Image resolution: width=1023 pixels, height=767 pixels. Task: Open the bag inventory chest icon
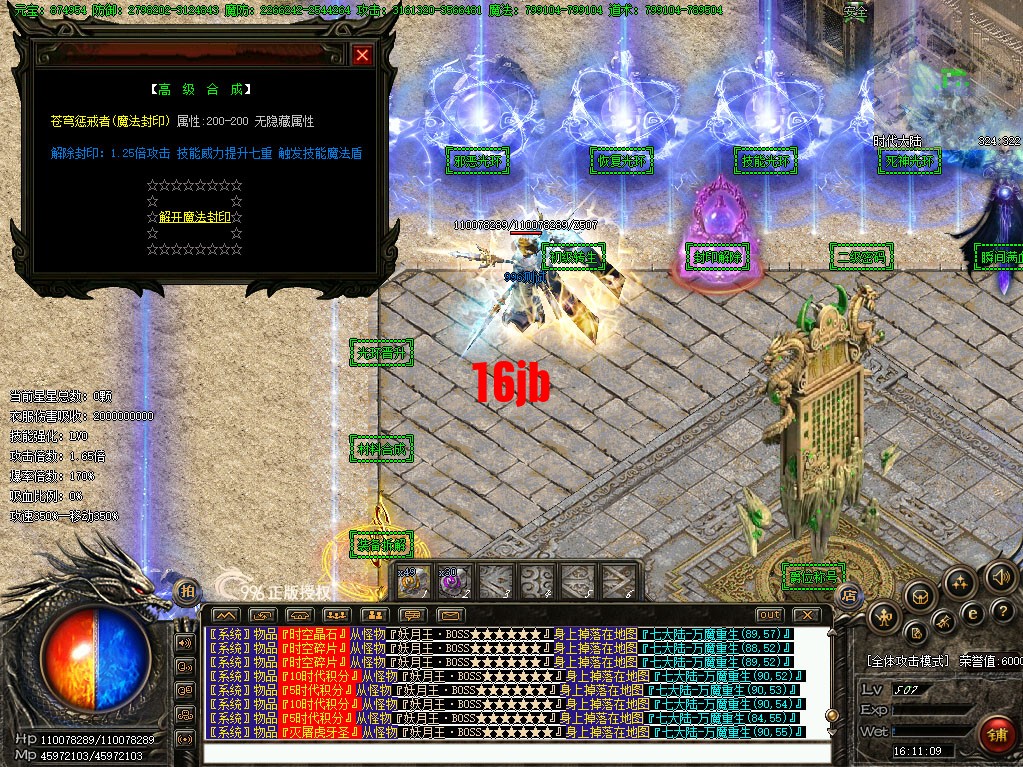(x=919, y=596)
